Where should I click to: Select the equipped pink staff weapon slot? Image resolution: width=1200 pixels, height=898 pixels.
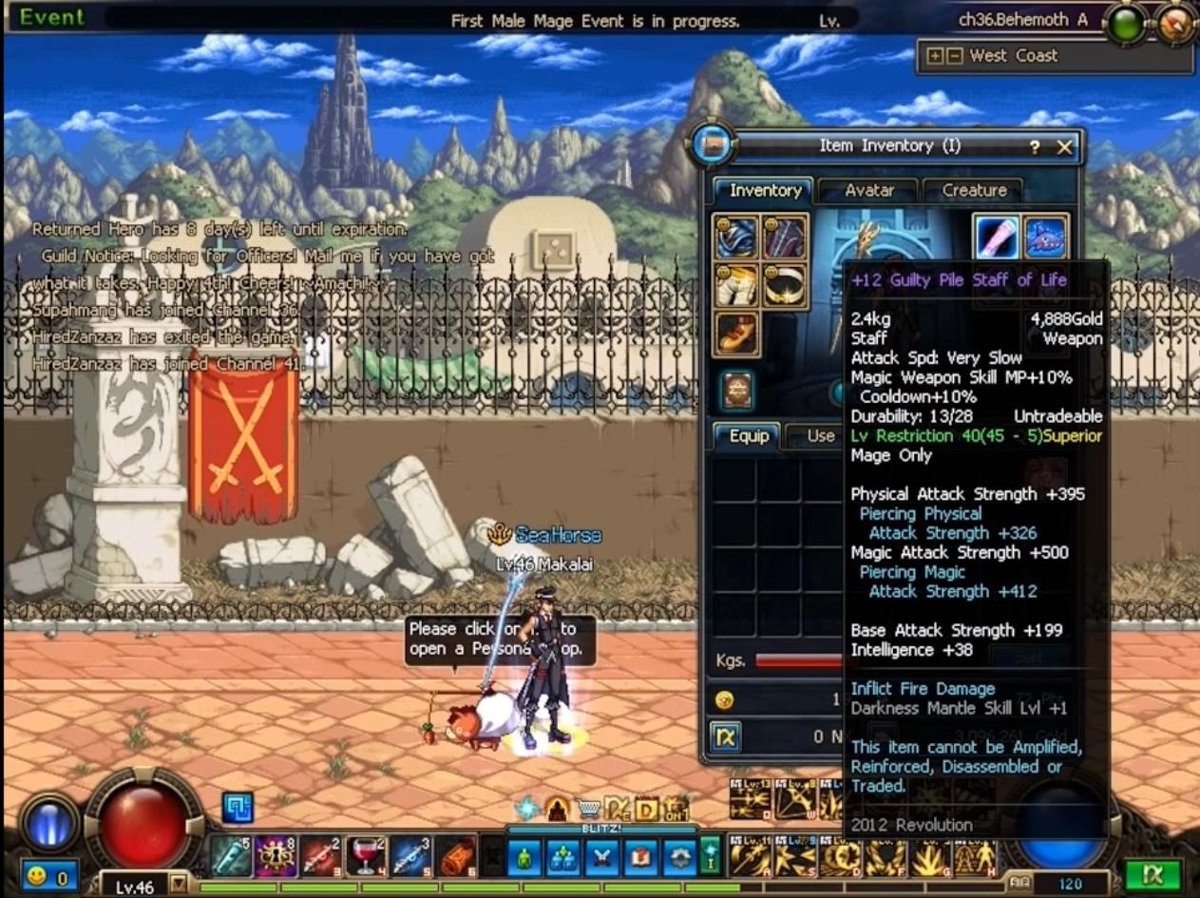tap(997, 237)
